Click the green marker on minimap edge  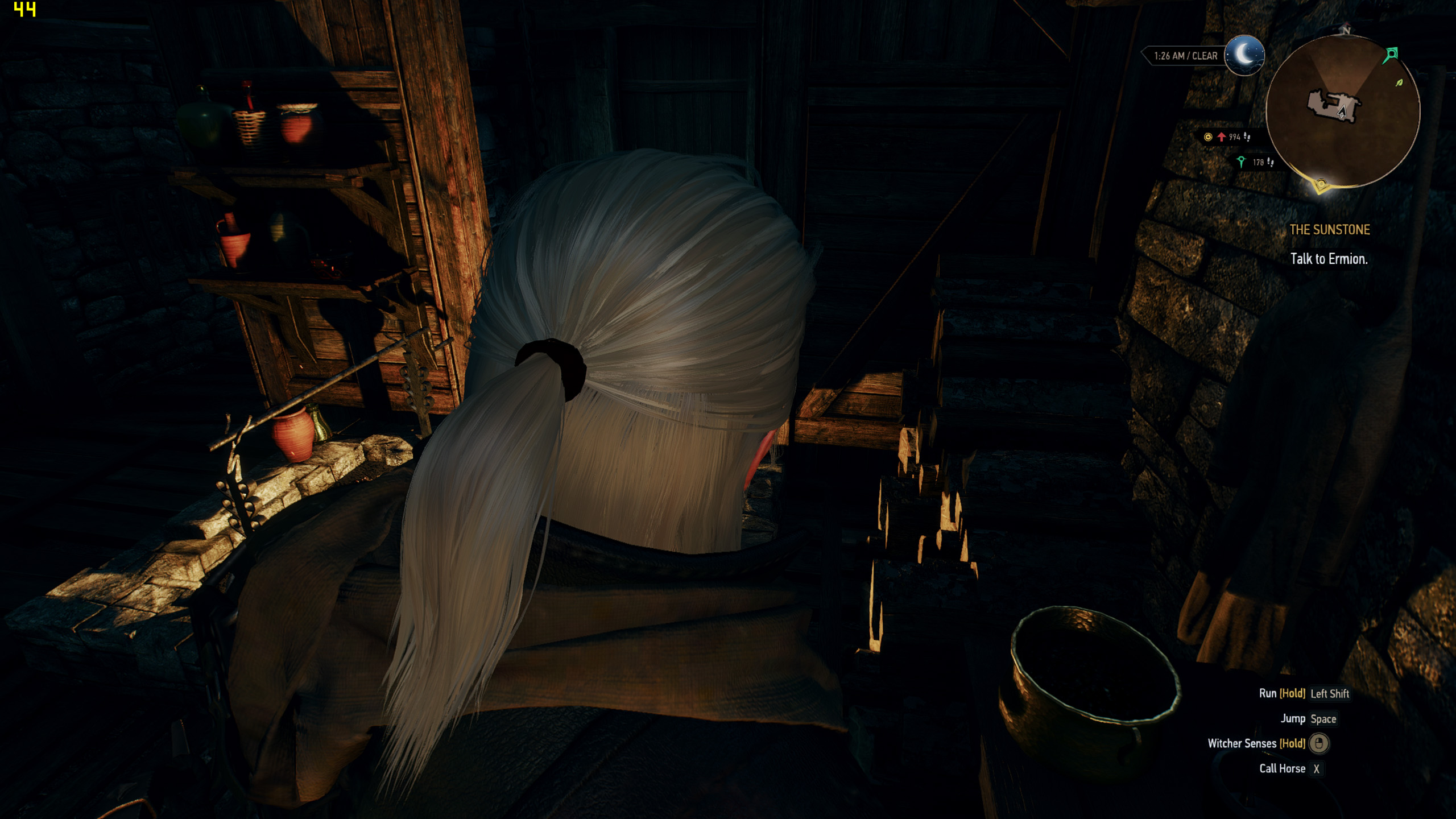pyautogui.click(x=1391, y=55)
